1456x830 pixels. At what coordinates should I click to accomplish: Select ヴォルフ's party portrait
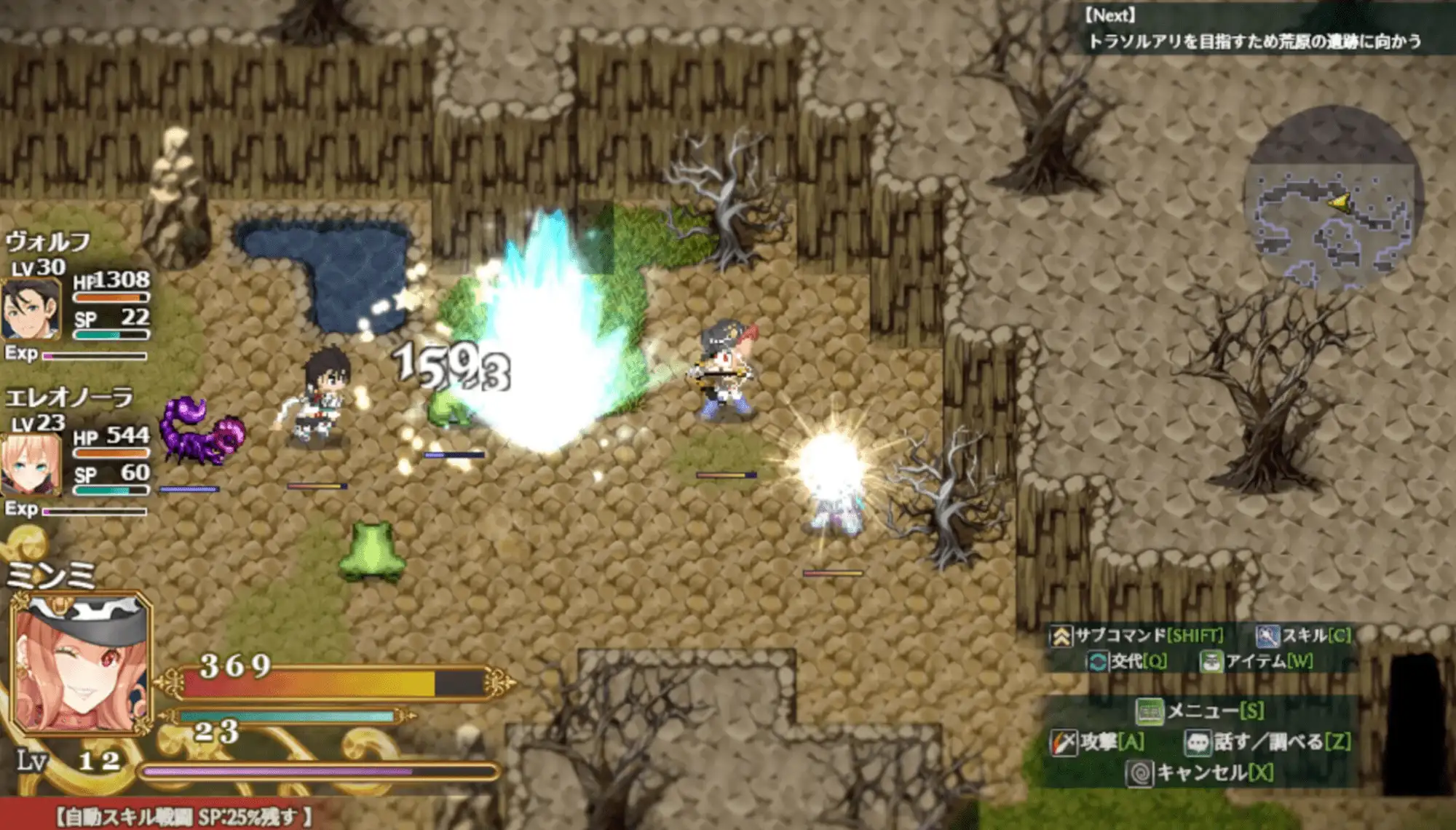point(31,309)
